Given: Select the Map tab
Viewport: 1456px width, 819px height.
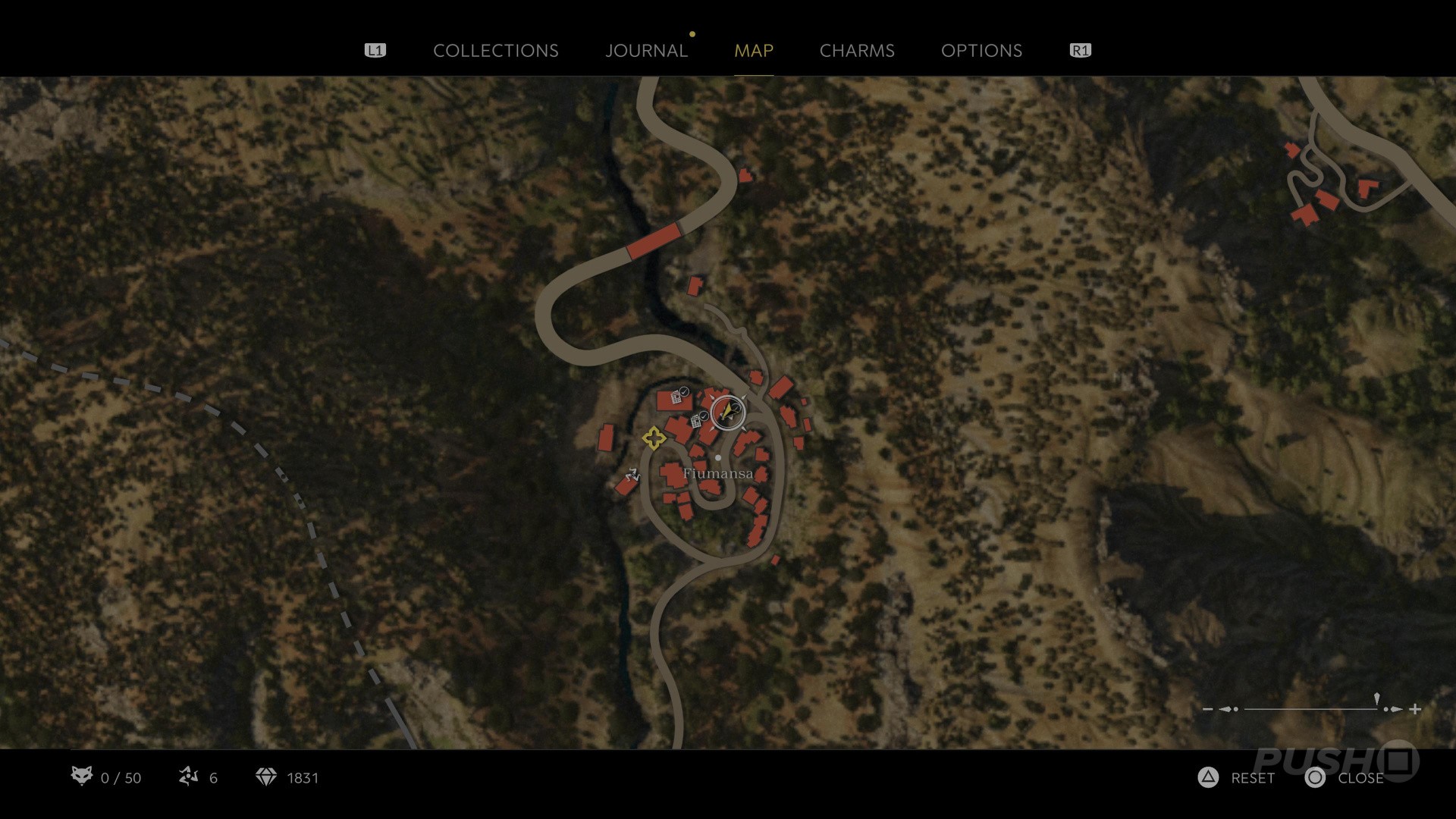Looking at the screenshot, I should (753, 51).
